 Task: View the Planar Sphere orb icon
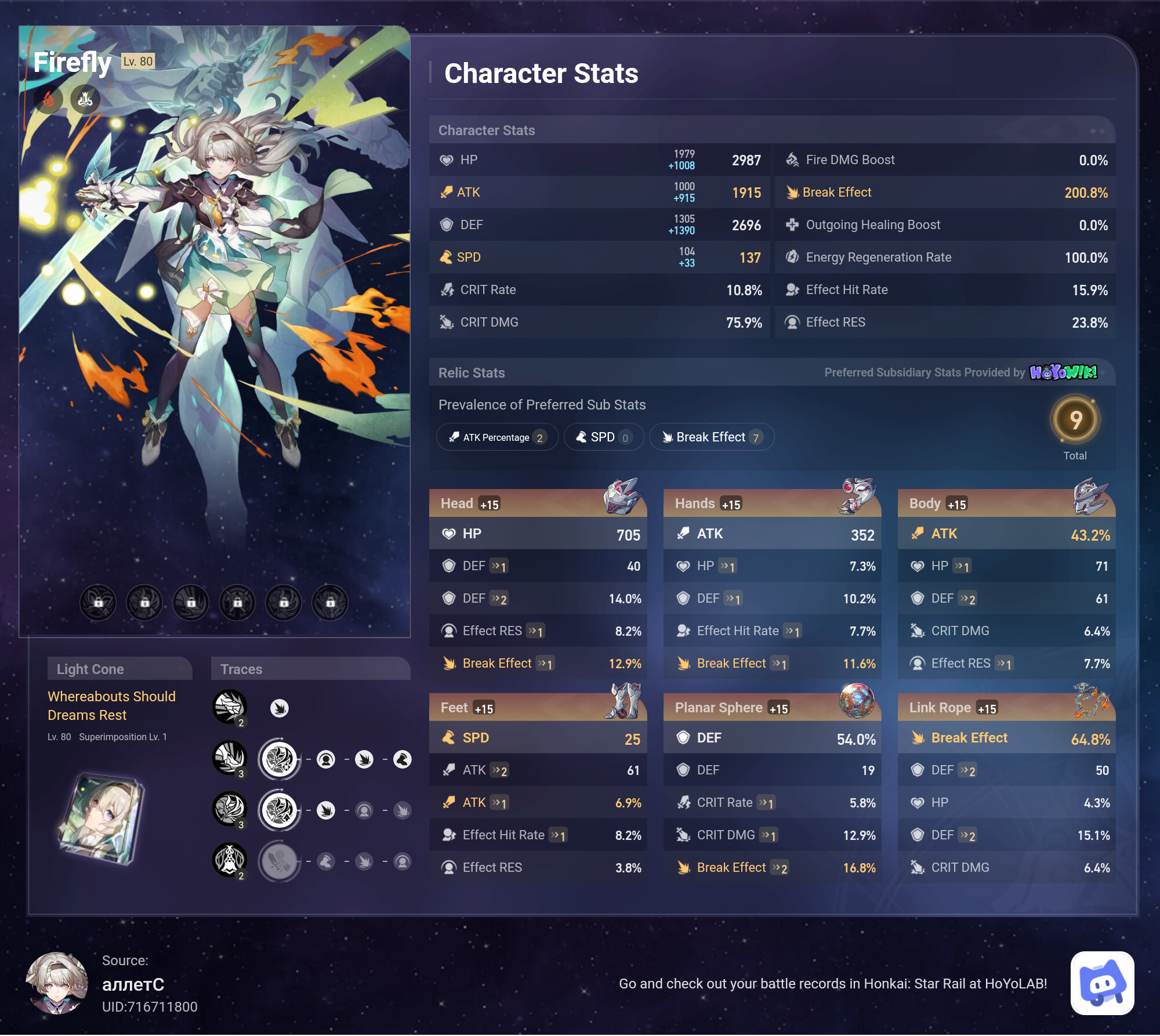click(x=857, y=700)
